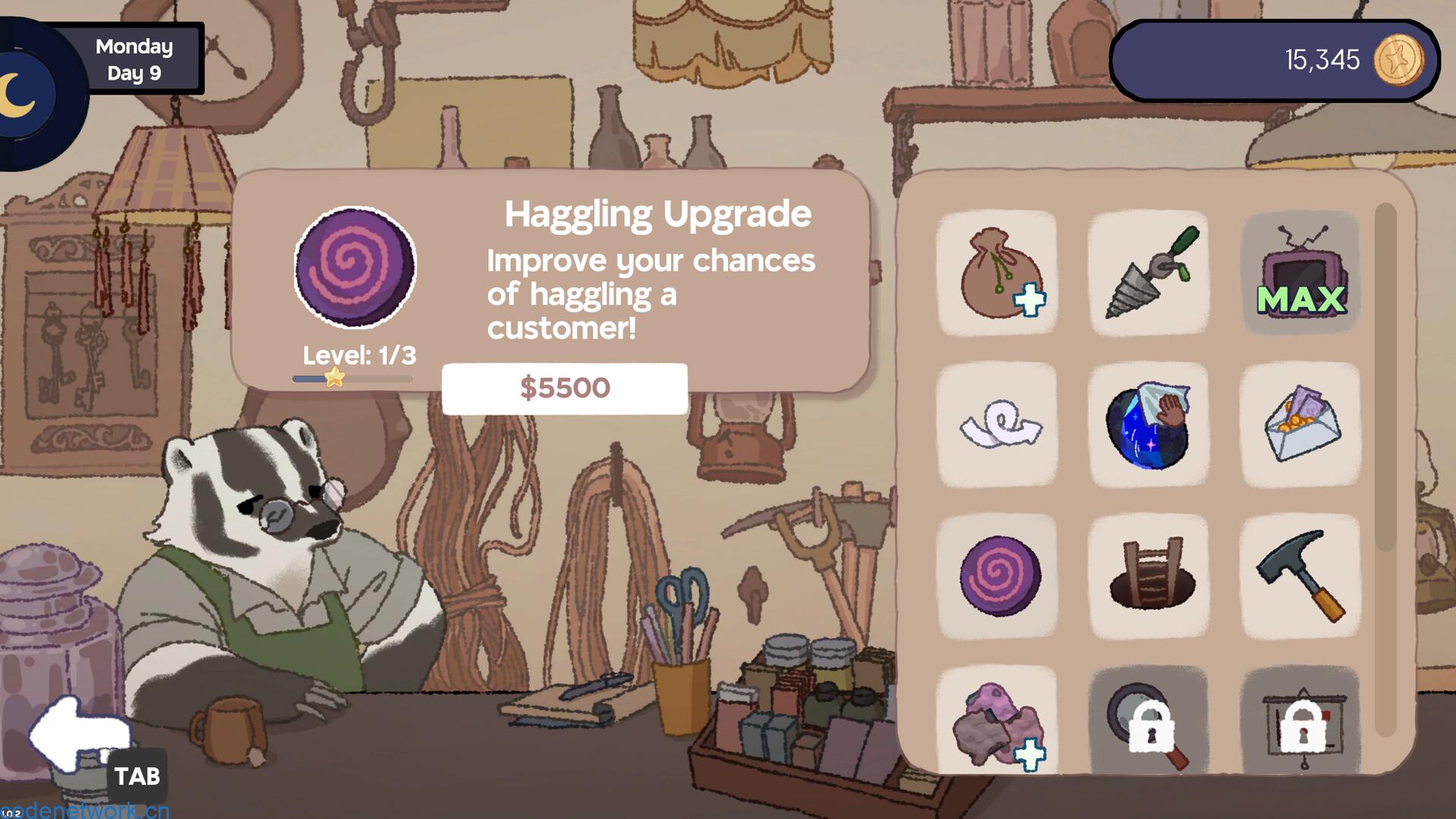Select the hammer upgrade icon

click(1301, 574)
